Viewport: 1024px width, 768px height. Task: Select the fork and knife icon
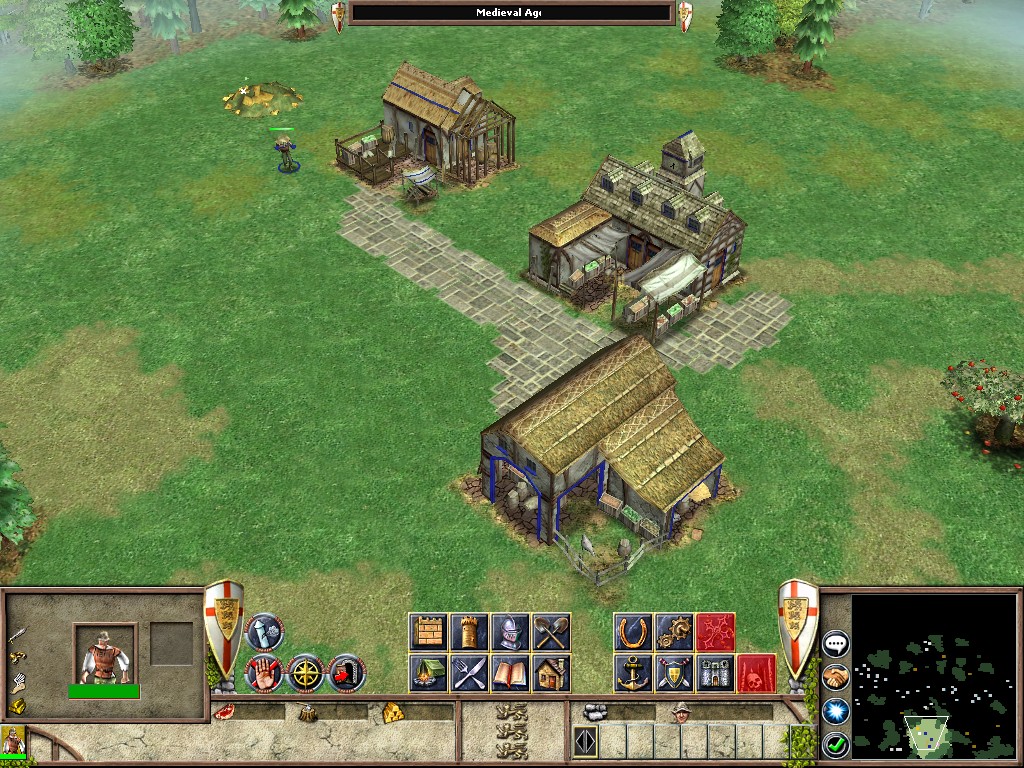[469, 673]
